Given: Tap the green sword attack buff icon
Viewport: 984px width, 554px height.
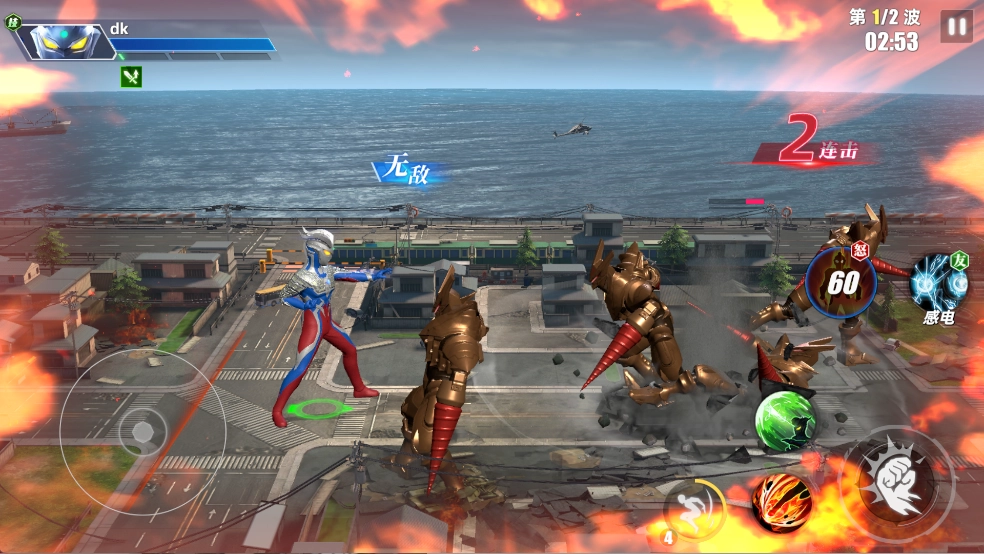Looking at the screenshot, I should point(131,77).
